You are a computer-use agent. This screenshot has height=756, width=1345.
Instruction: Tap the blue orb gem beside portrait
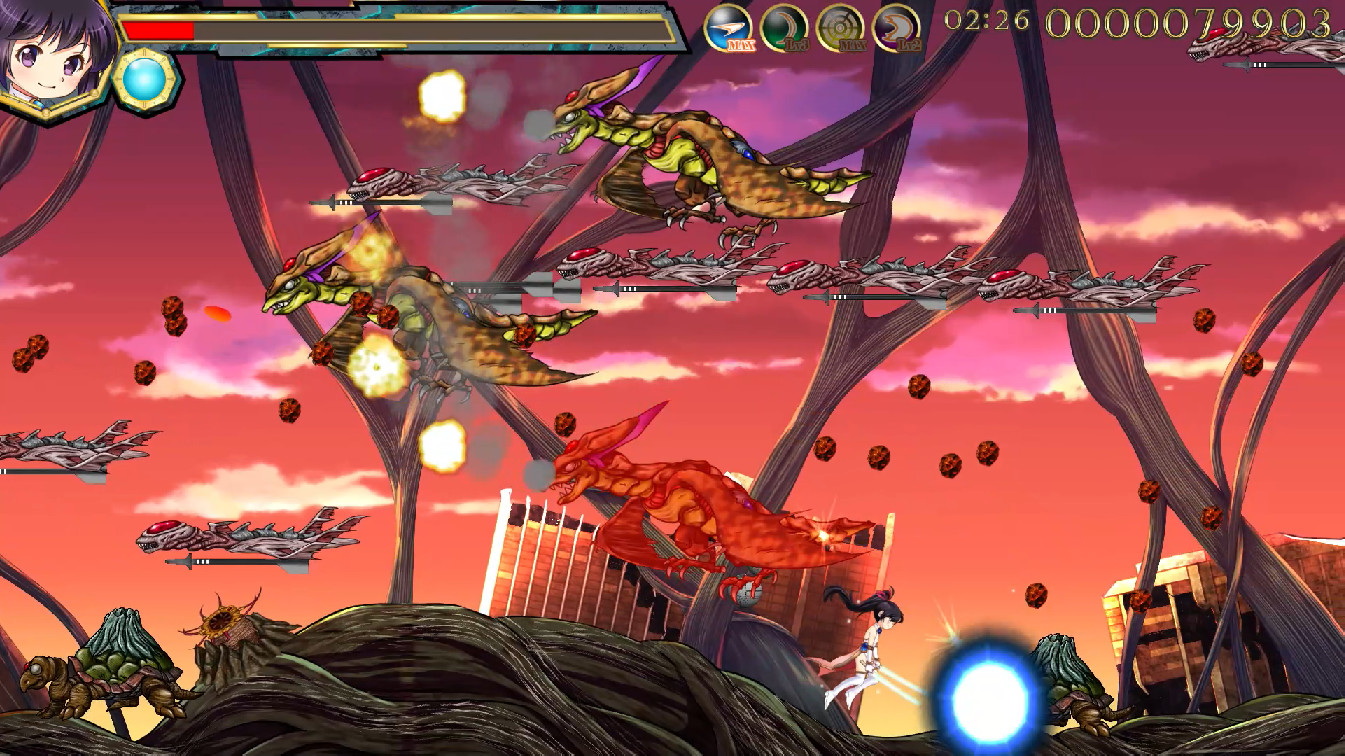(x=146, y=78)
